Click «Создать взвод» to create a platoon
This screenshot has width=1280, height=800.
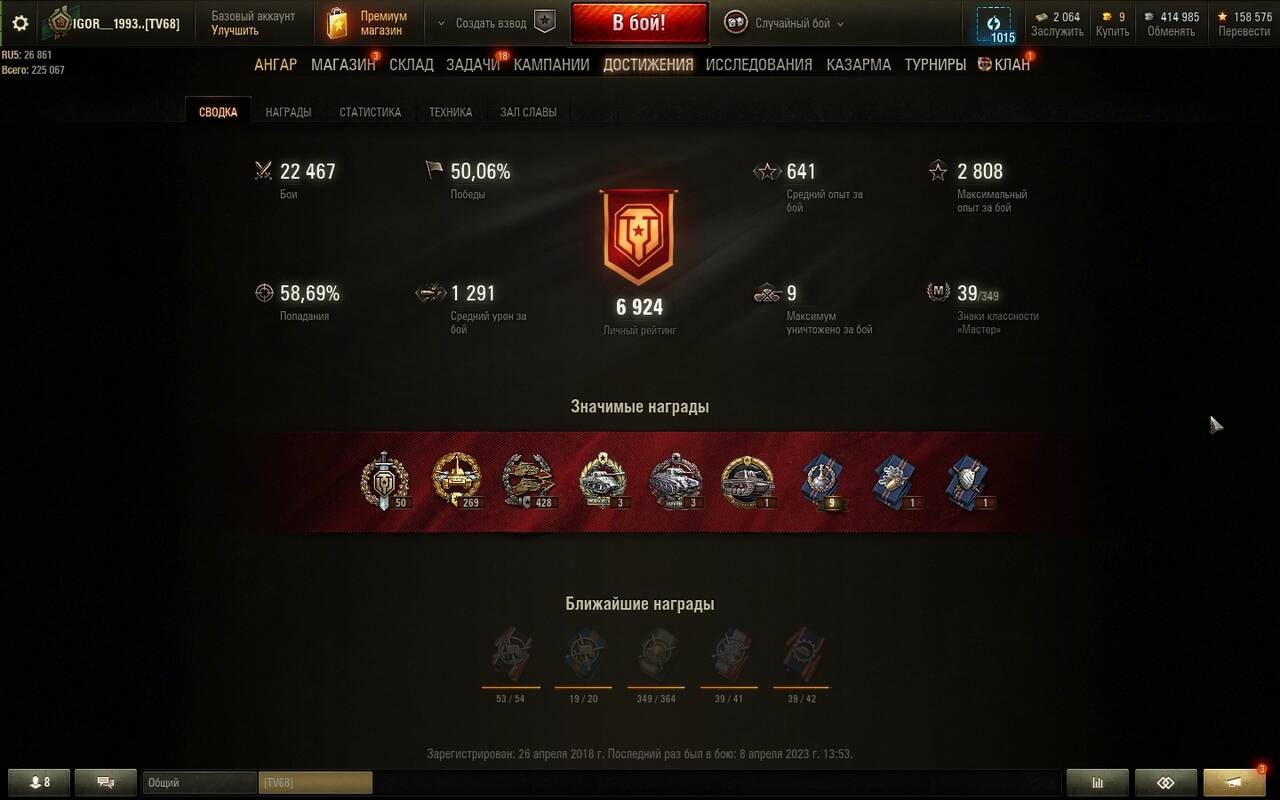[491, 23]
